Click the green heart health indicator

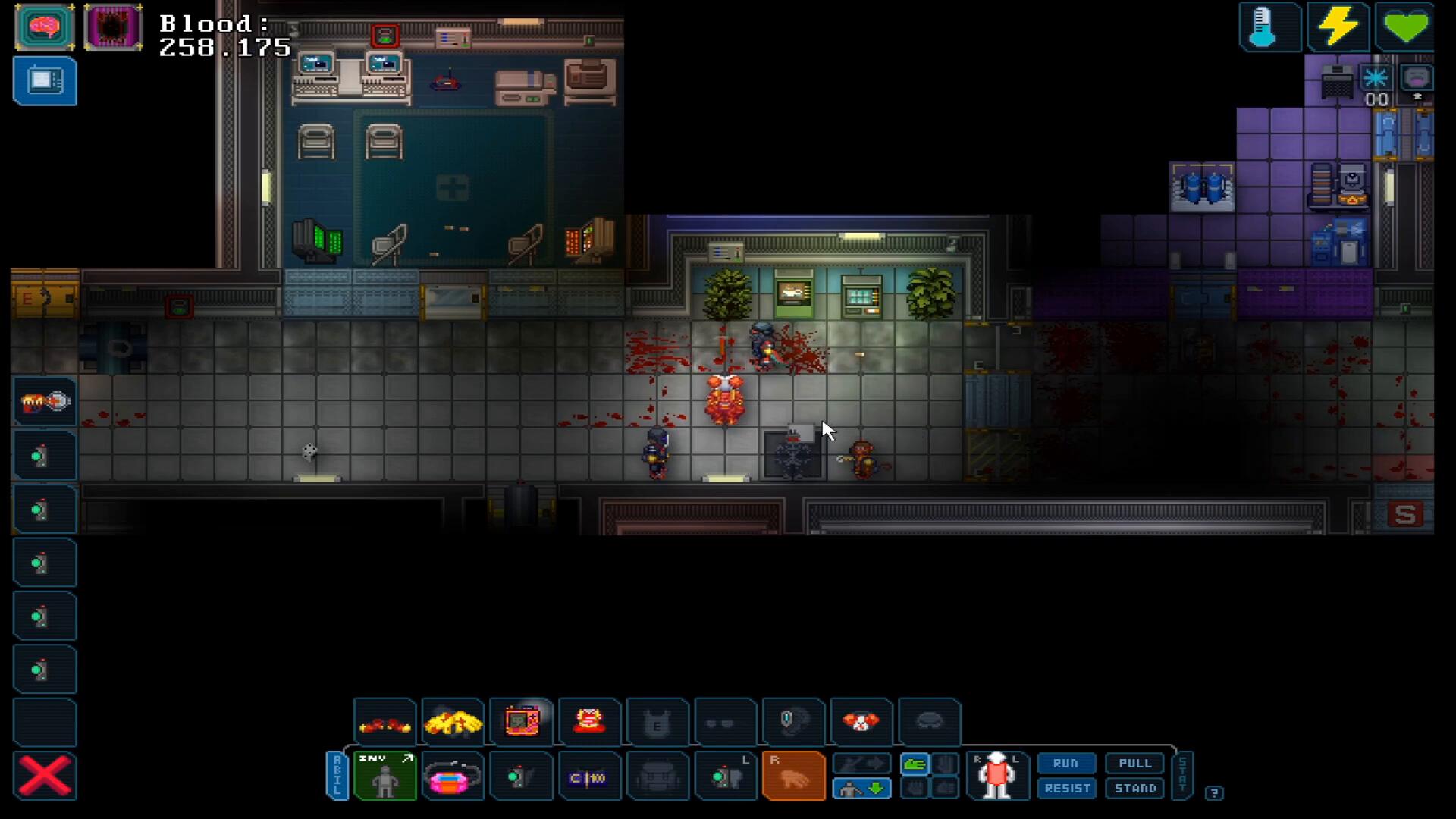pos(1405,27)
